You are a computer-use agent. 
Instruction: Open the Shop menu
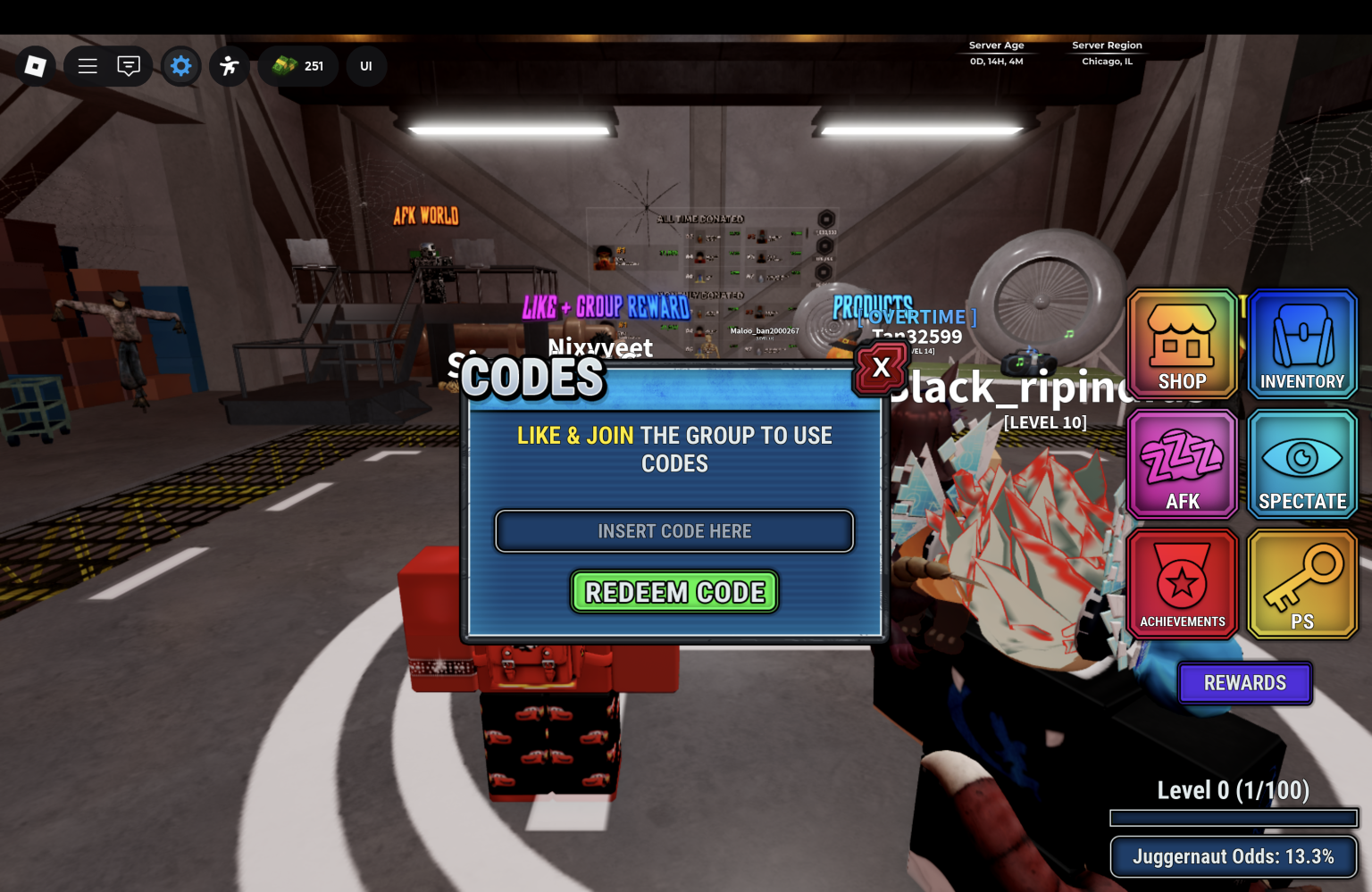(1182, 344)
